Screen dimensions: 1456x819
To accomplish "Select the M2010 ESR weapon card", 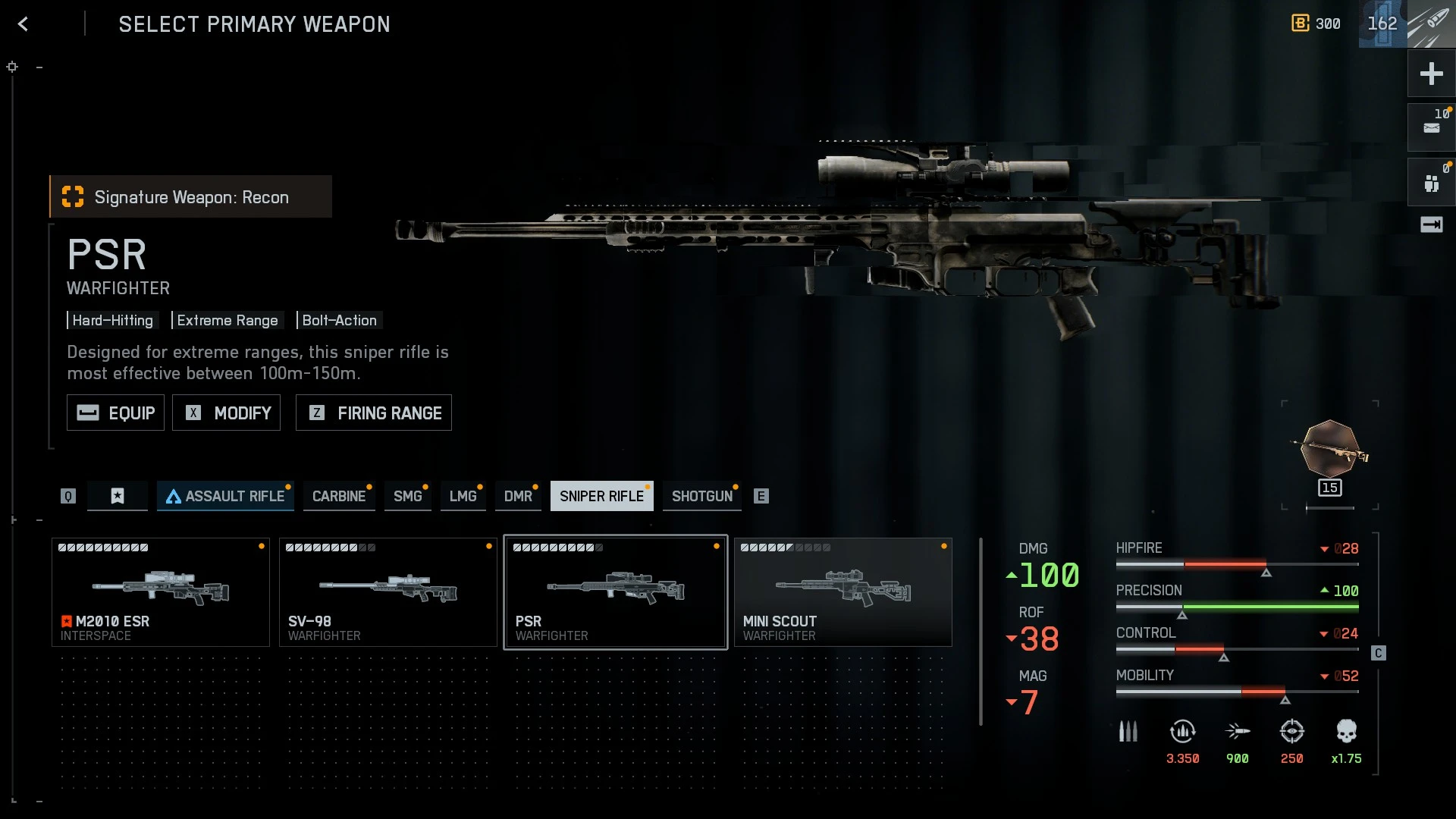I will (161, 592).
